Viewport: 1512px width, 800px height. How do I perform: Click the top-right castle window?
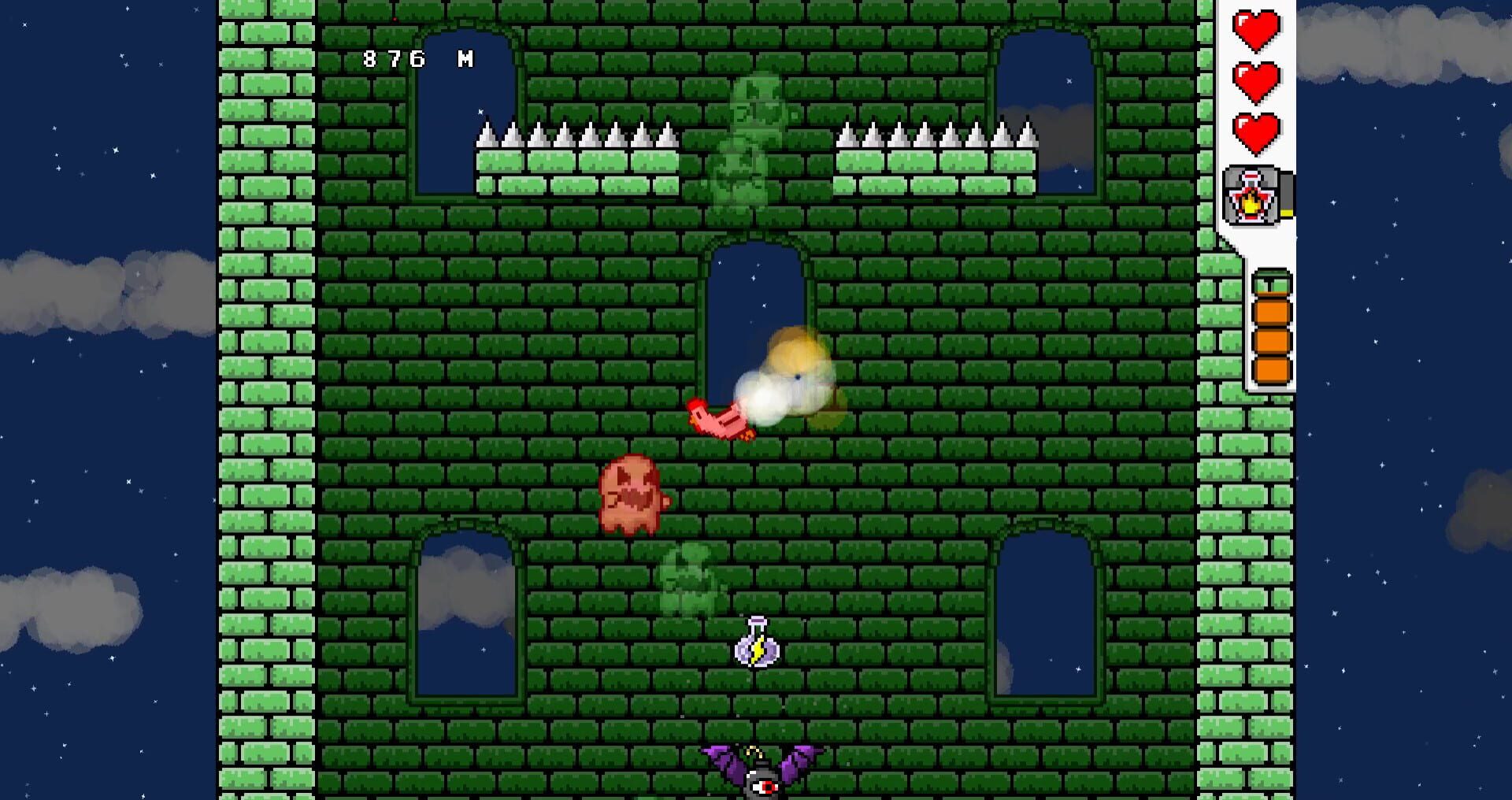(1047, 102)
